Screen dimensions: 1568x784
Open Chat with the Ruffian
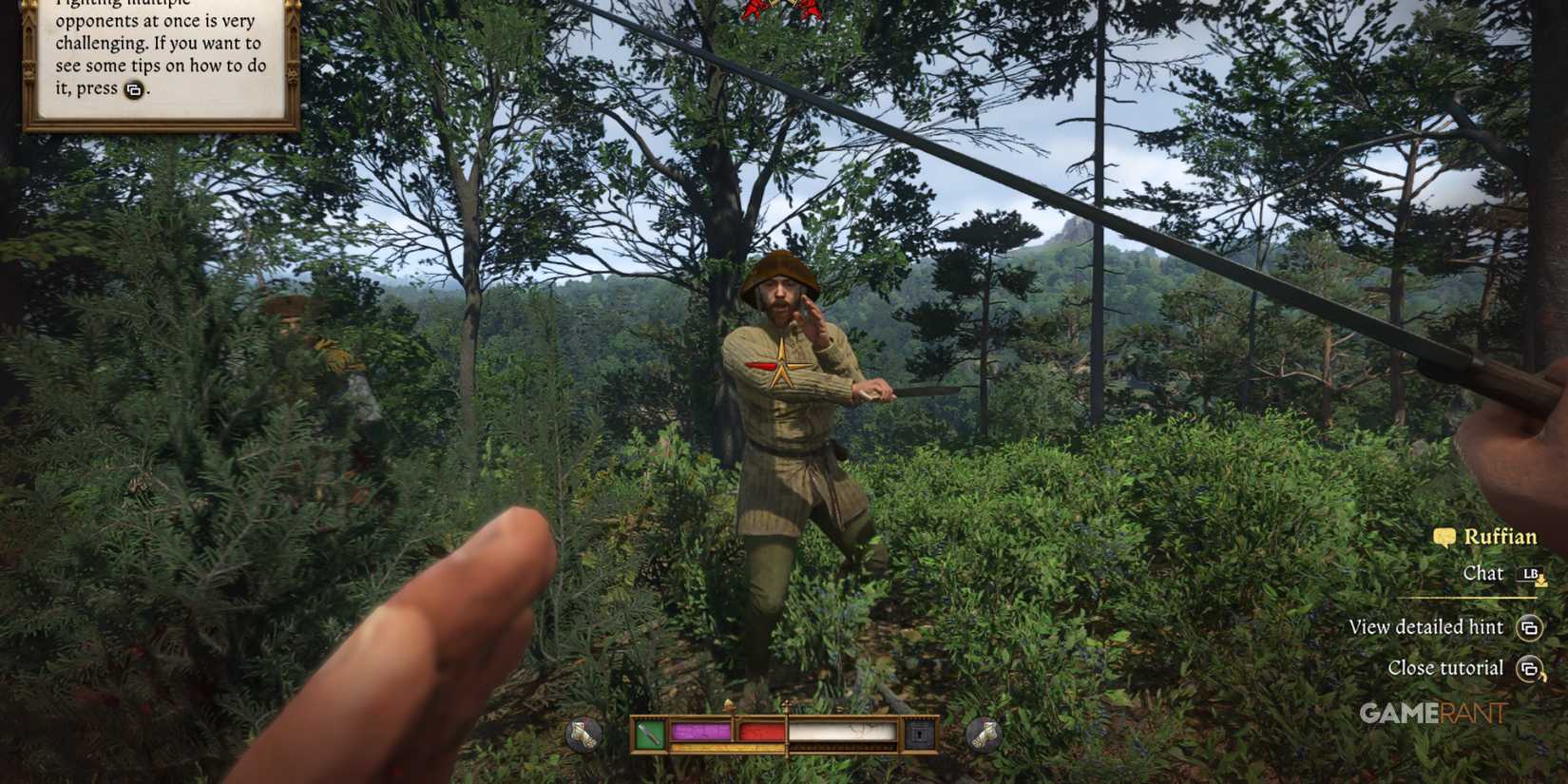(1483, 574)
